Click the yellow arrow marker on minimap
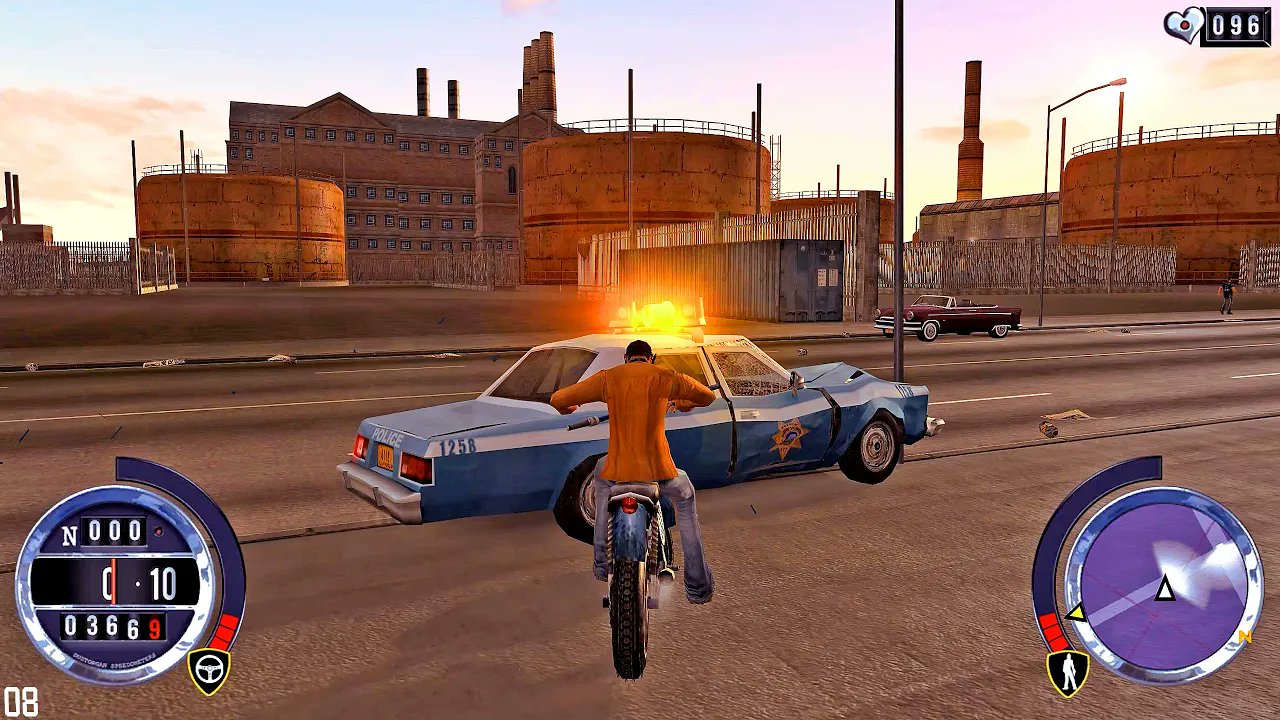The height and width of the screenshot is (720, 1280). tap(1075, 612)
